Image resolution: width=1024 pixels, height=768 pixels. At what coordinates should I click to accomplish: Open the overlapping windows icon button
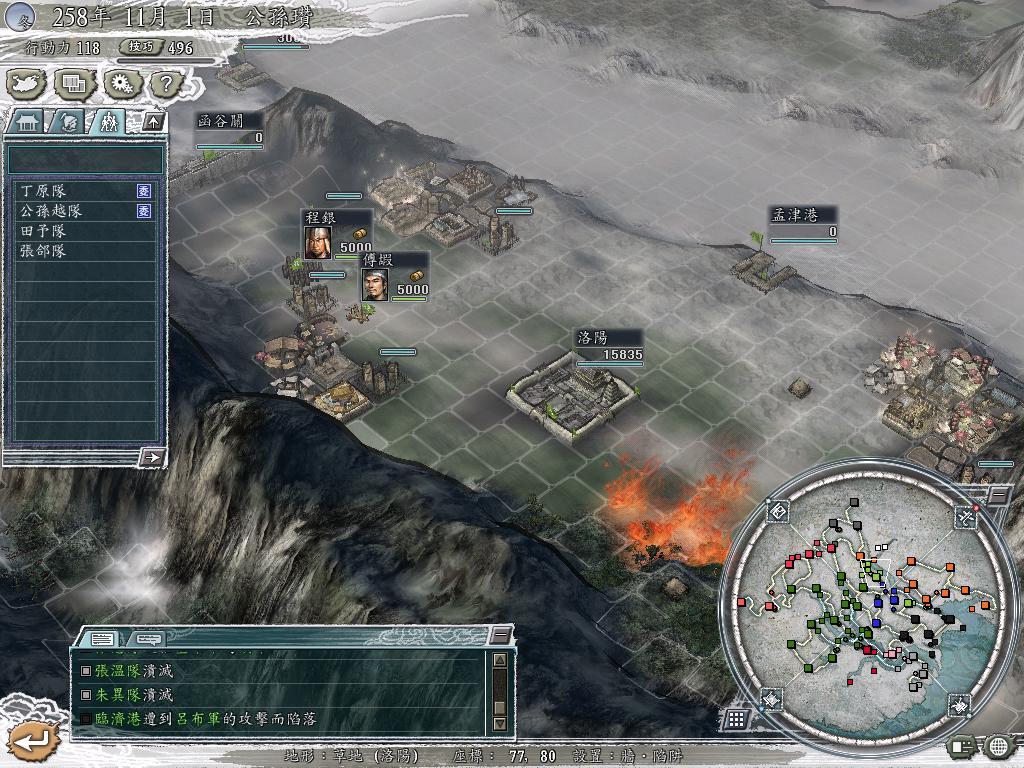pyautogui.click(x=74, y=83)
